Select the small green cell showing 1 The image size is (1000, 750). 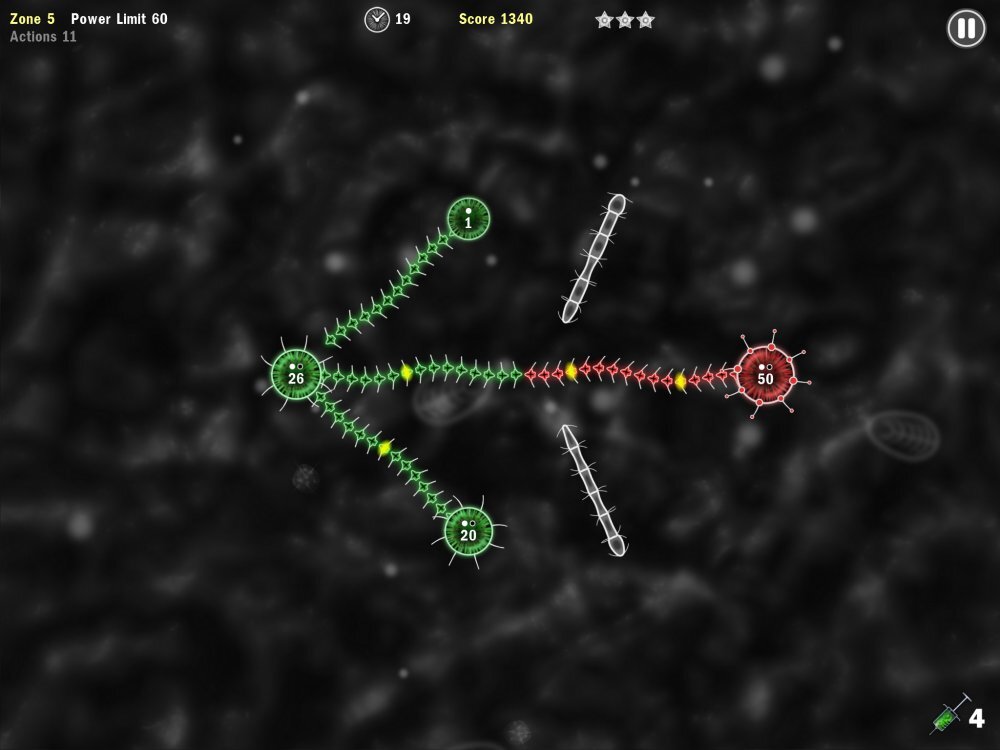point(468,218)
